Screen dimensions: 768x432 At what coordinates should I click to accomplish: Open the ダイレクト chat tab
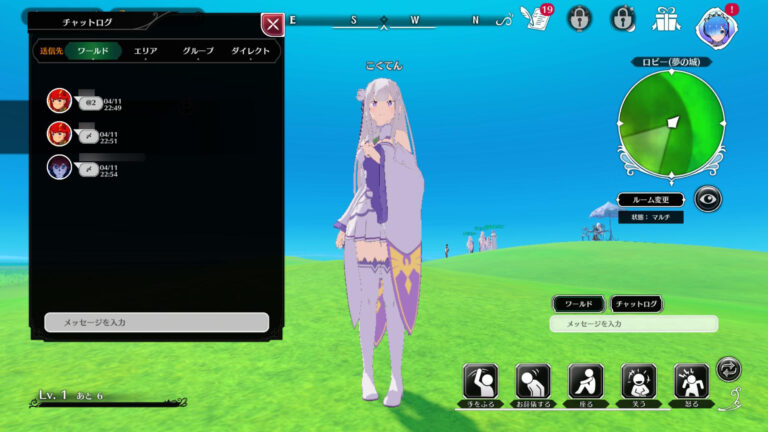[x=250, y=51]
